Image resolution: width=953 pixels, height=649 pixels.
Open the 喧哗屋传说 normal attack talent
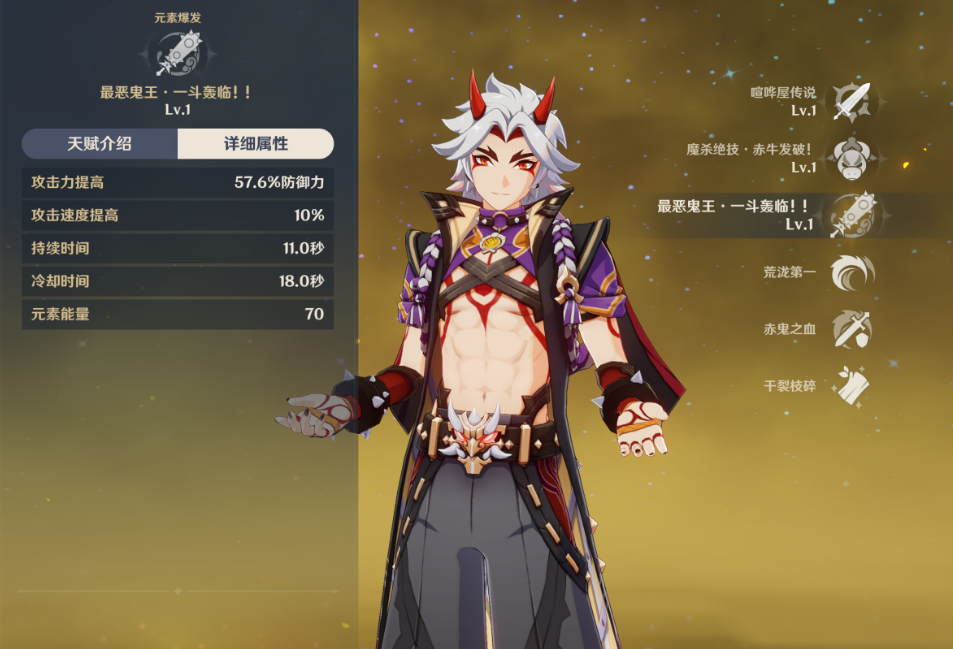[851, 101]
